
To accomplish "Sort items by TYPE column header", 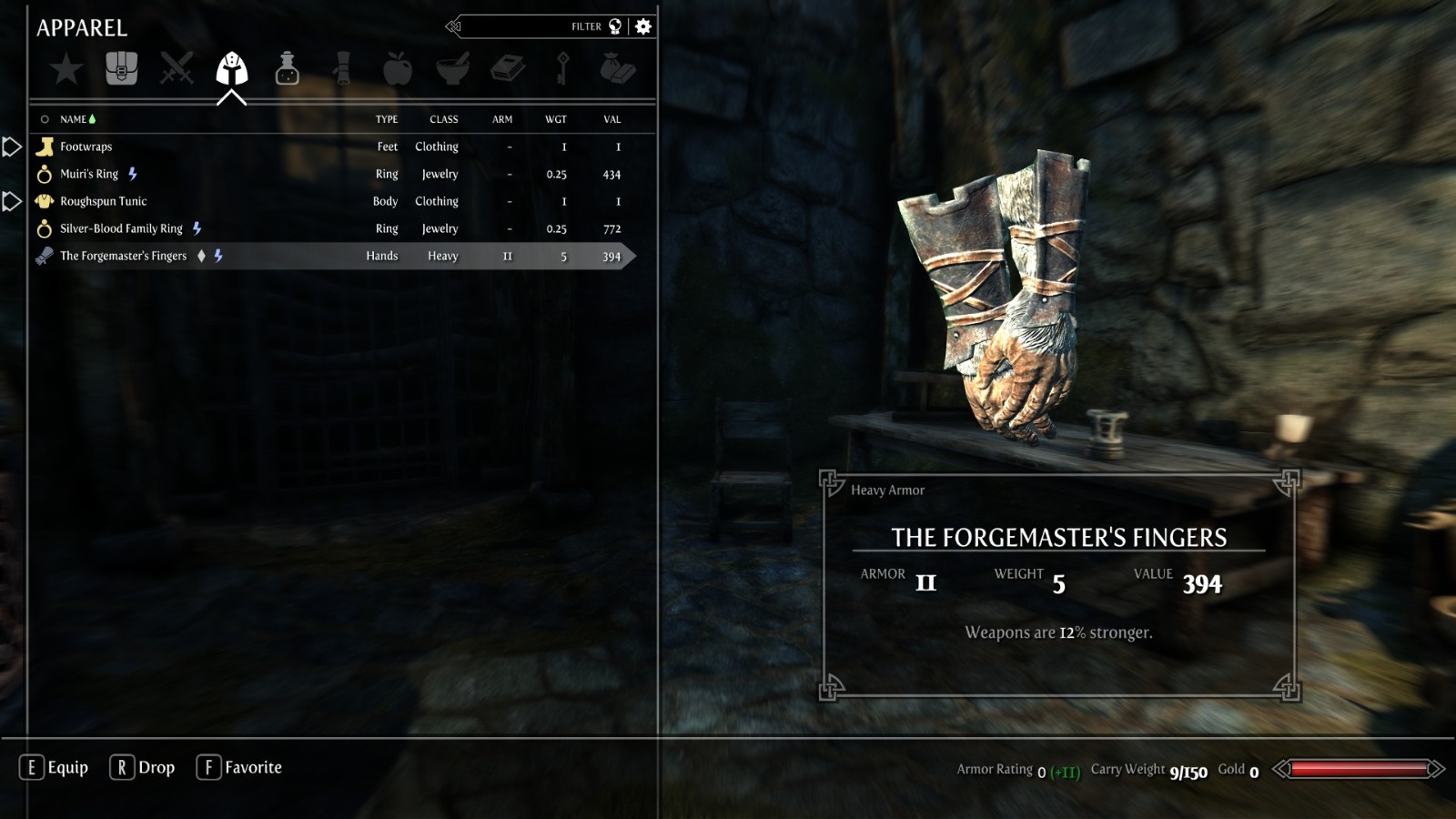I will [387, 119].
